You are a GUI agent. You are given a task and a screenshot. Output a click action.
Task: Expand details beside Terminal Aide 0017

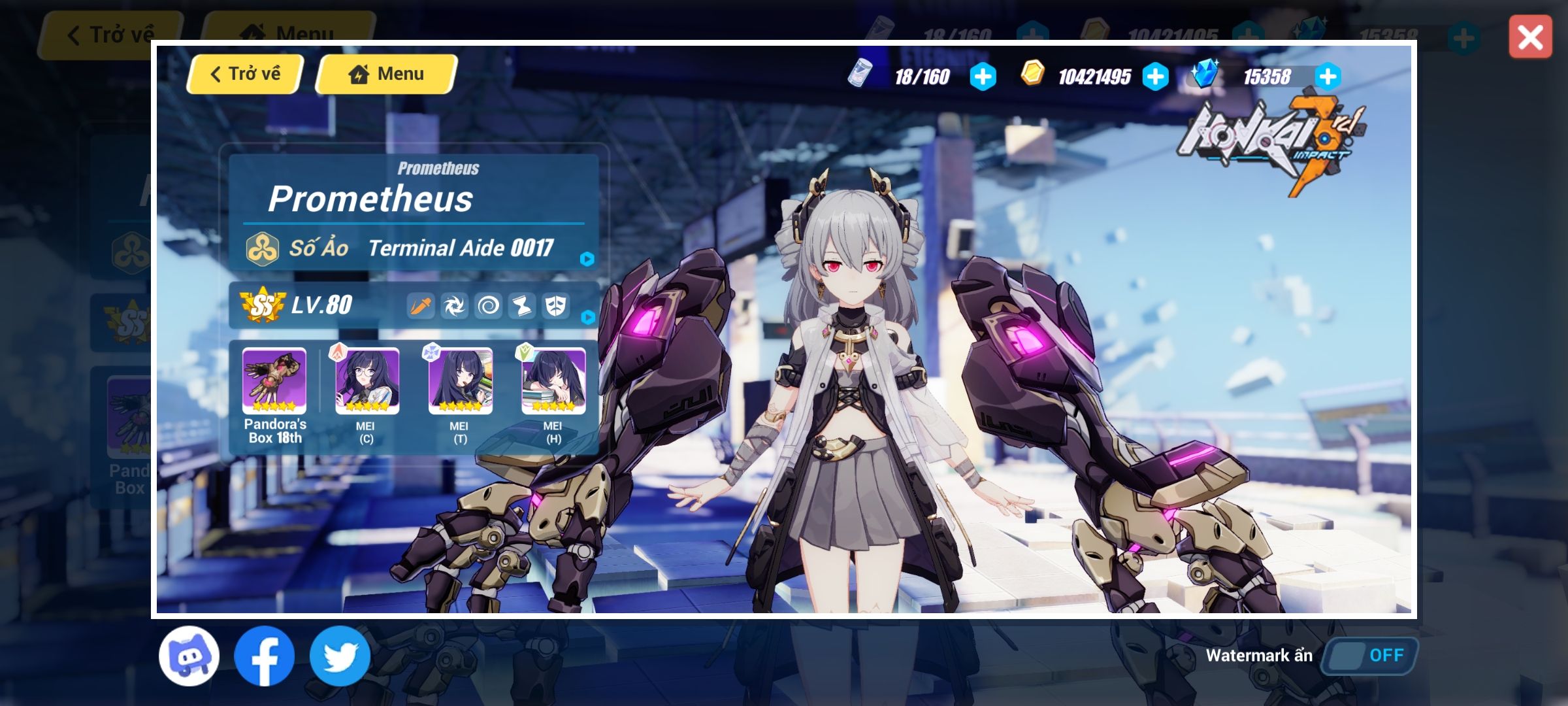[587, 258]
